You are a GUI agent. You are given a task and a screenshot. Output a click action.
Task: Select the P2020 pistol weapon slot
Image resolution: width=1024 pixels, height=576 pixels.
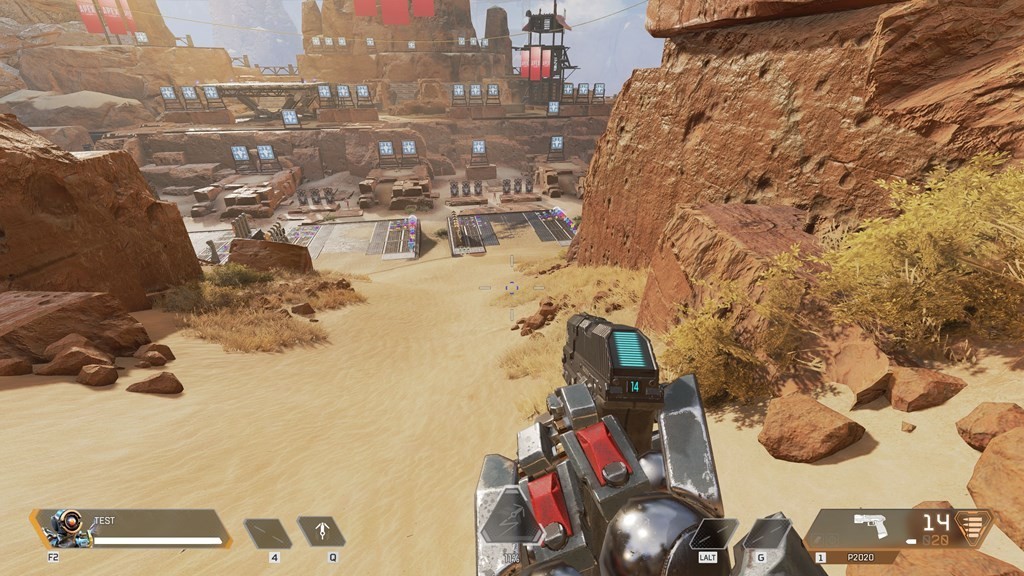pyautogui.click(x=871, y=527)
